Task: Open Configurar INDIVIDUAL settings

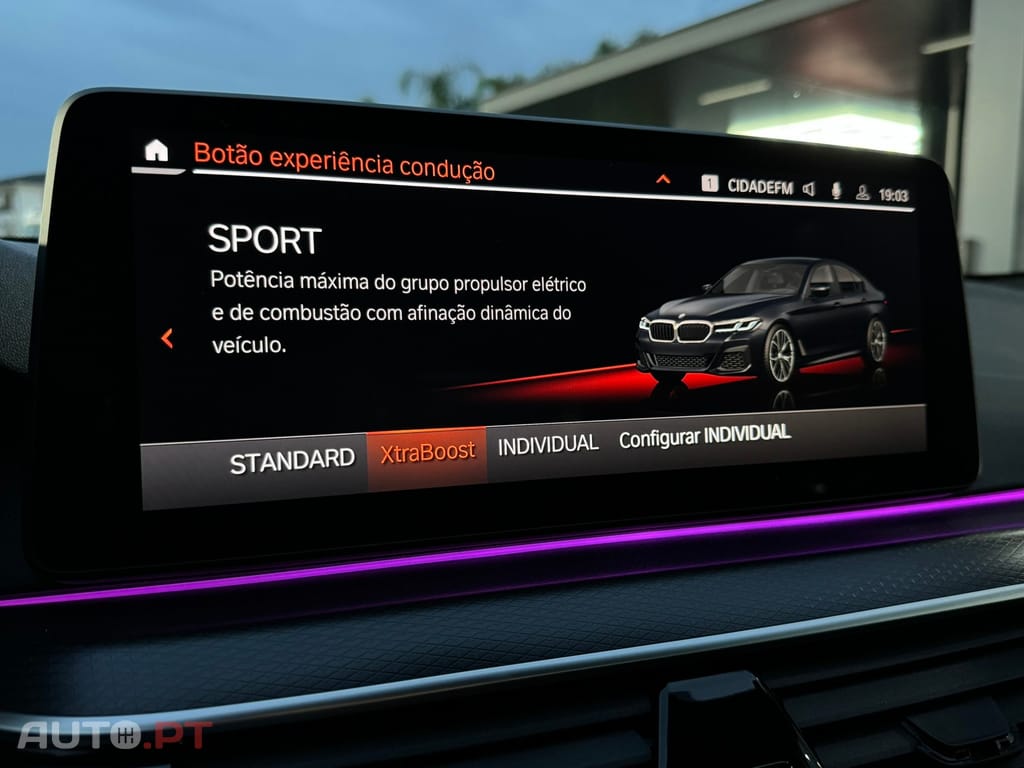Action: click(704, 436)
